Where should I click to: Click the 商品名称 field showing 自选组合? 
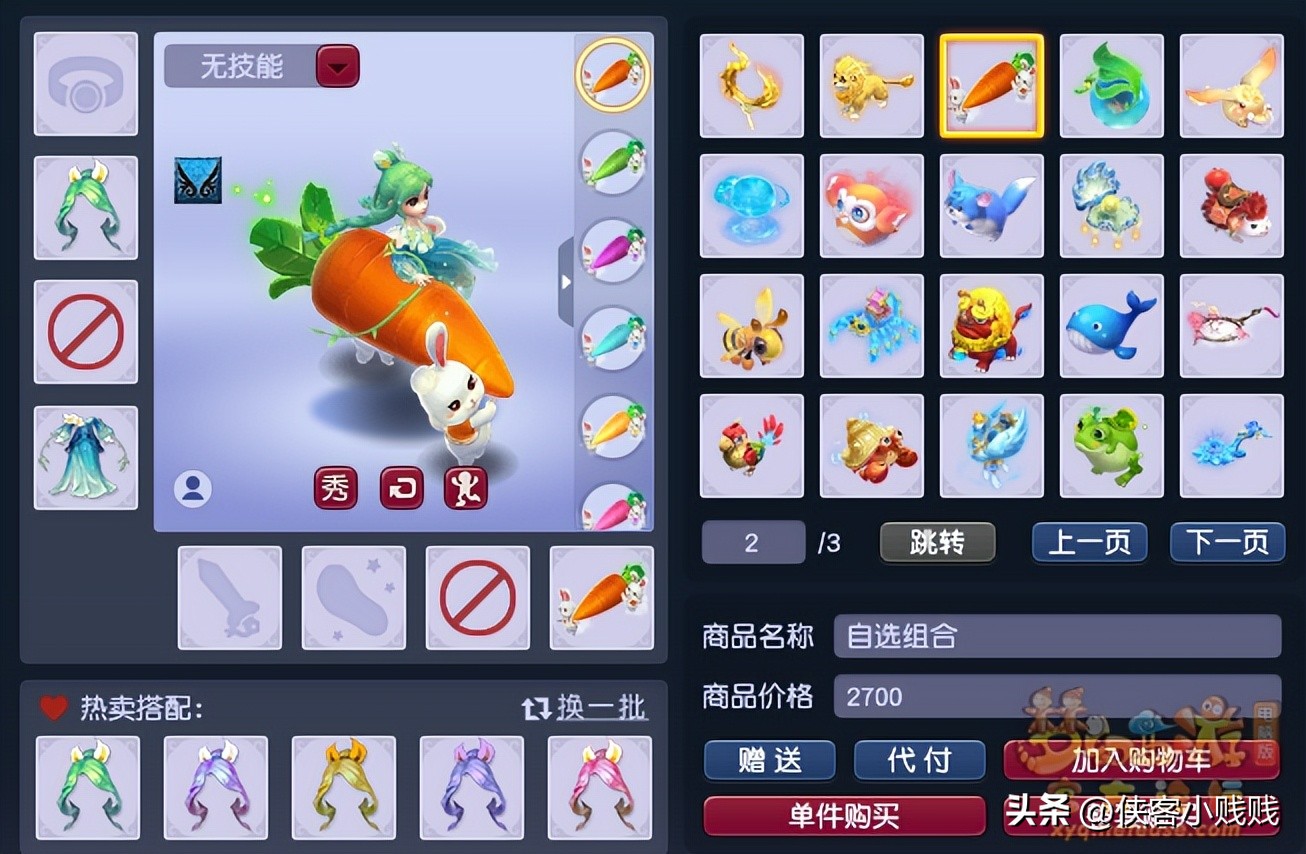1056,636
